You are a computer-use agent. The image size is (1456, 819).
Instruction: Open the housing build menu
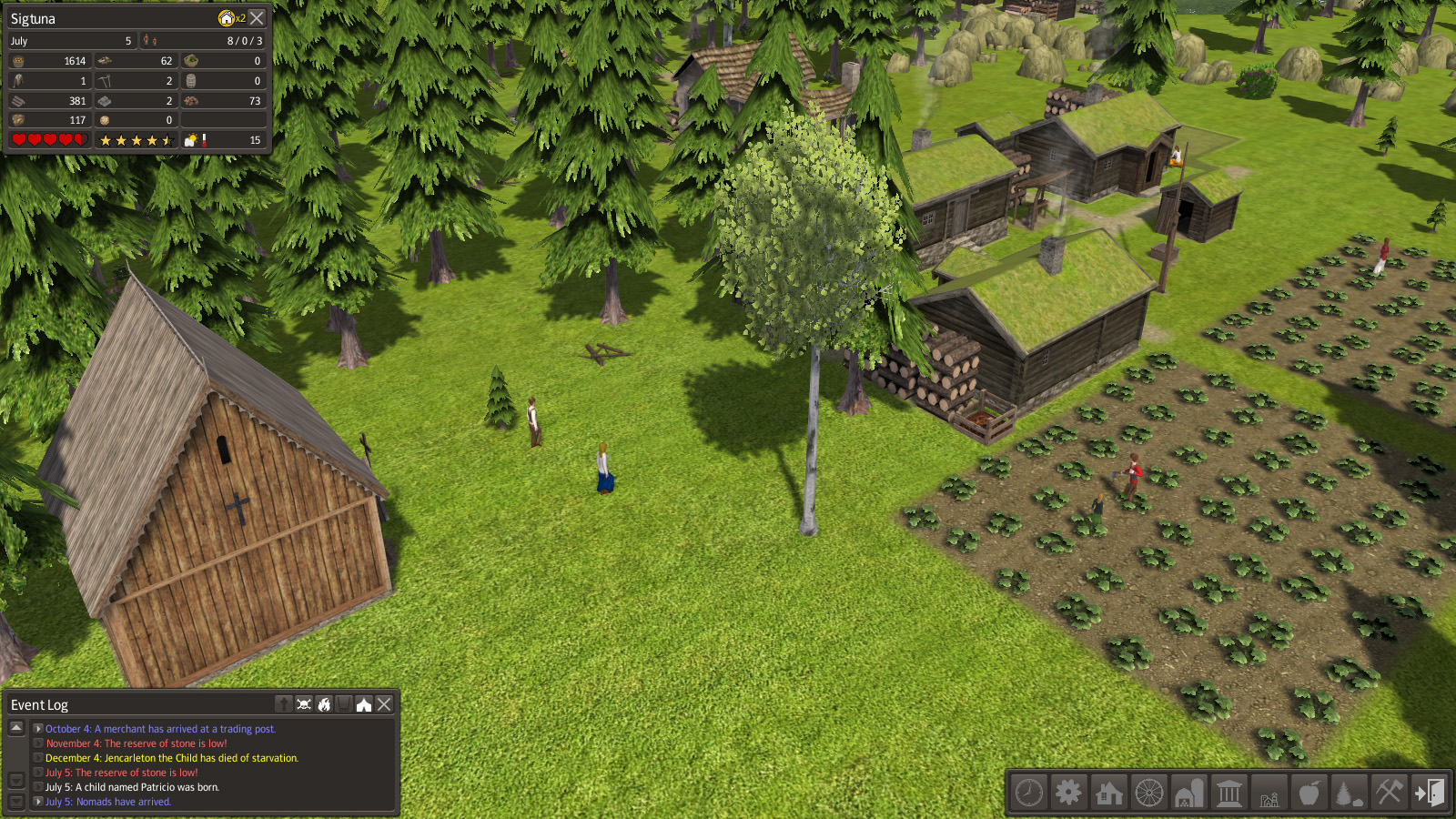click(1108, 793)
